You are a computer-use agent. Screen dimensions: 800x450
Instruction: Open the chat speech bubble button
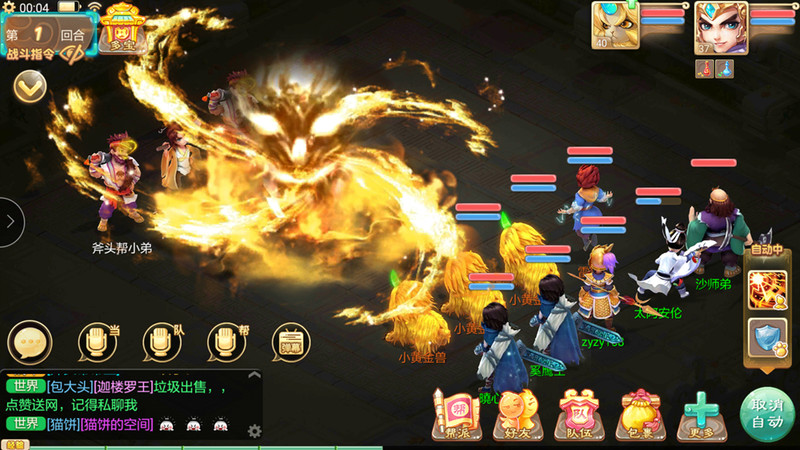click(29, 342)
